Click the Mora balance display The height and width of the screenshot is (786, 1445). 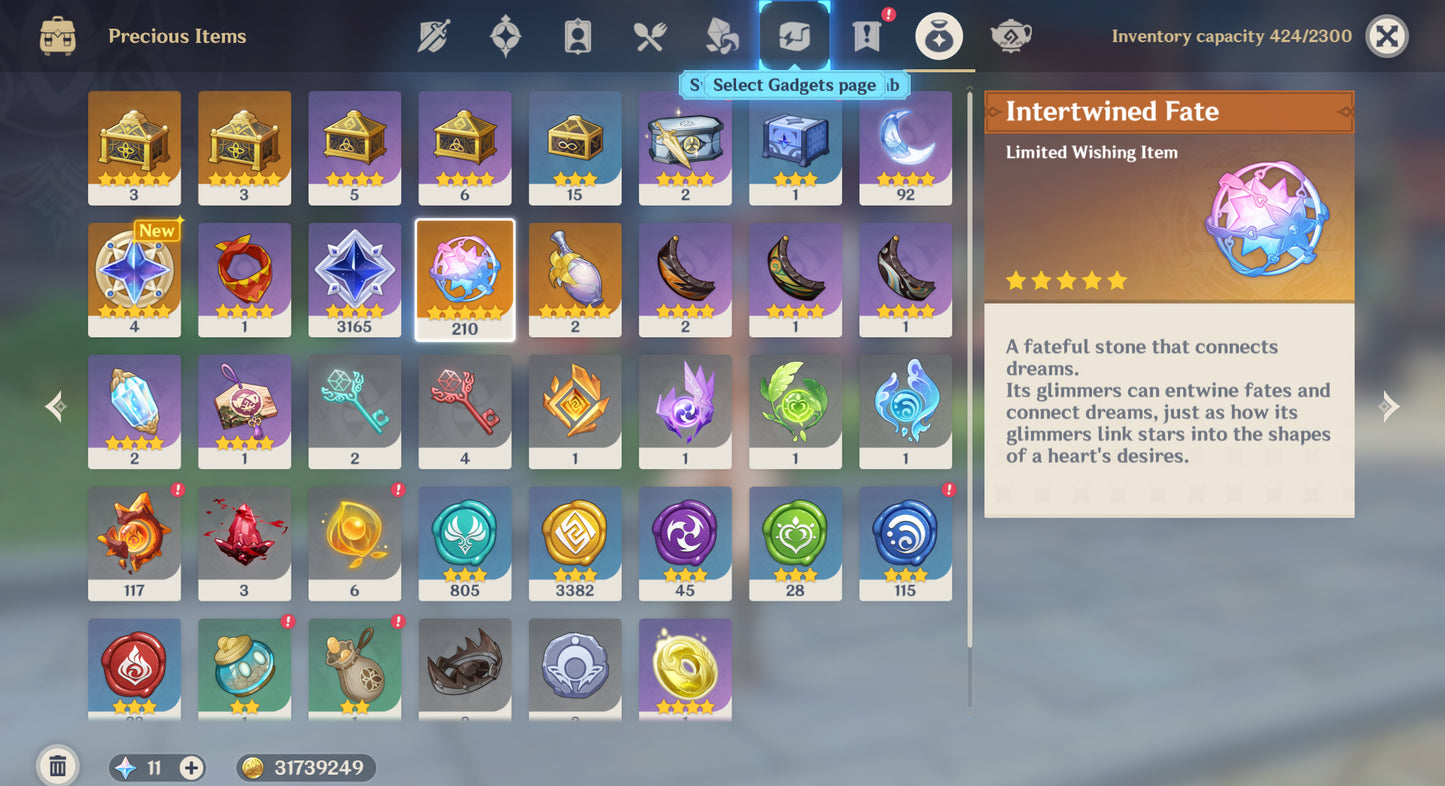(300, 767)
